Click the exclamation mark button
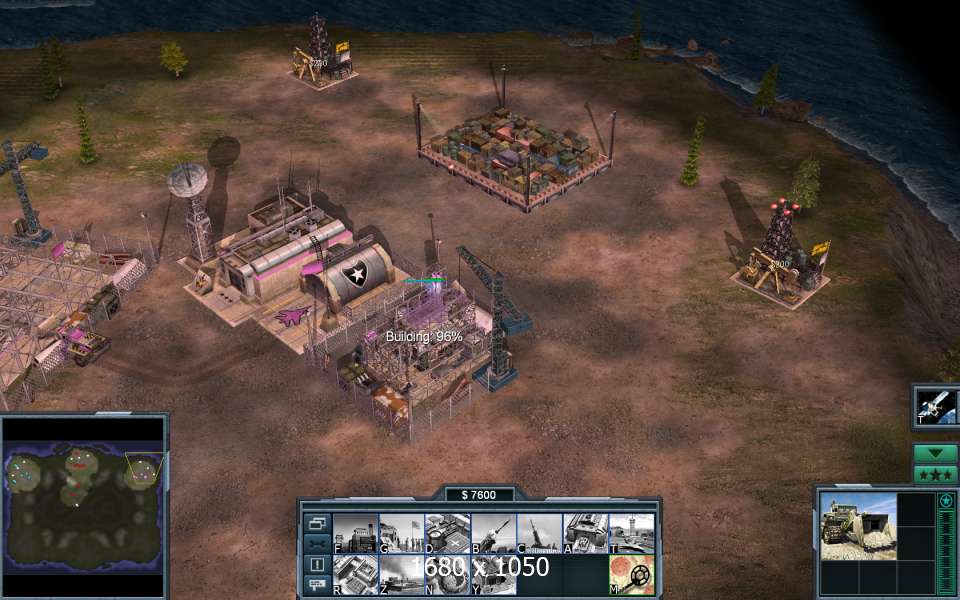960x600 pixels. (x=317, y=564)
